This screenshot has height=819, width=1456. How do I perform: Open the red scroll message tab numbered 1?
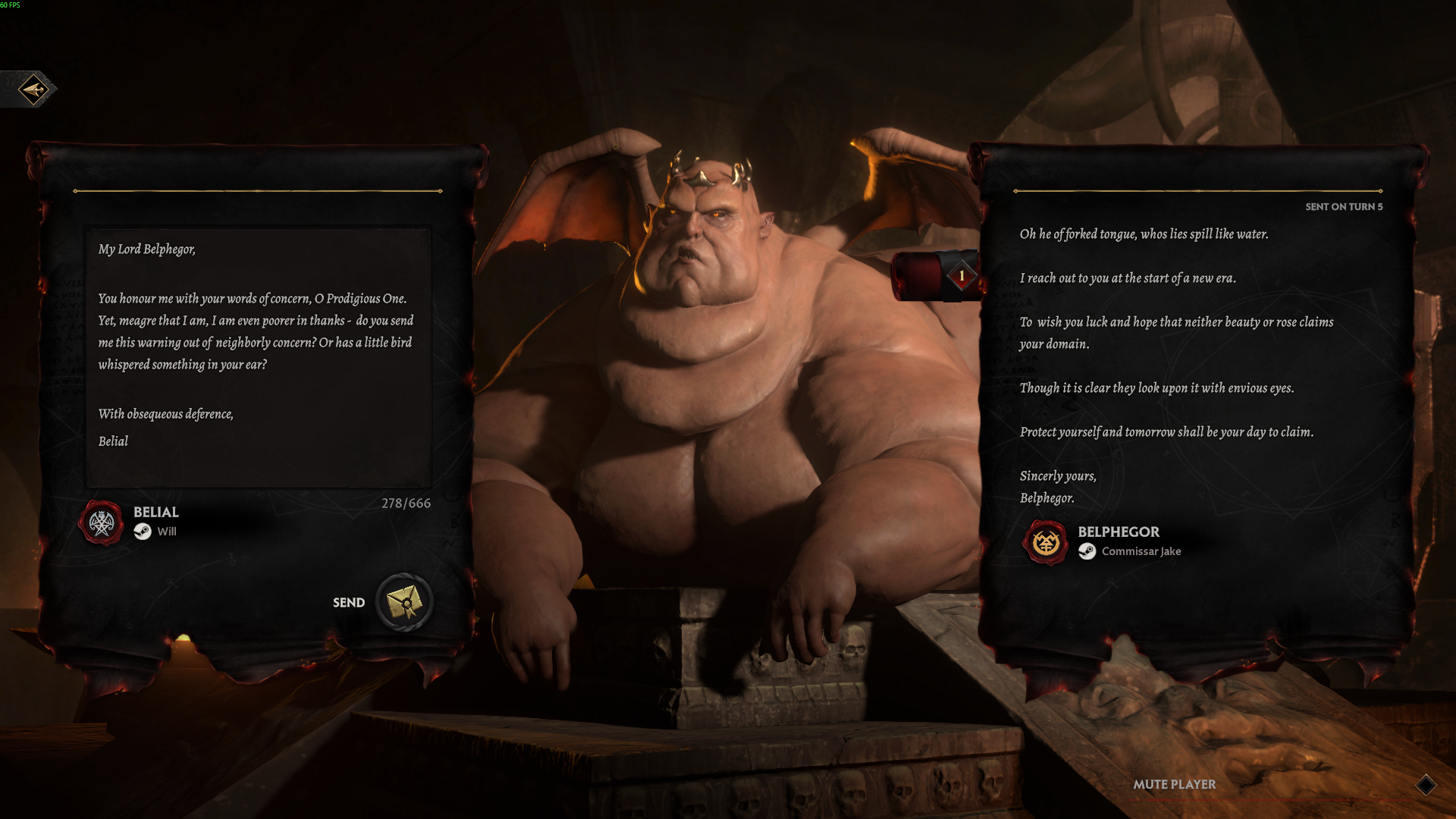click(939, 276)
